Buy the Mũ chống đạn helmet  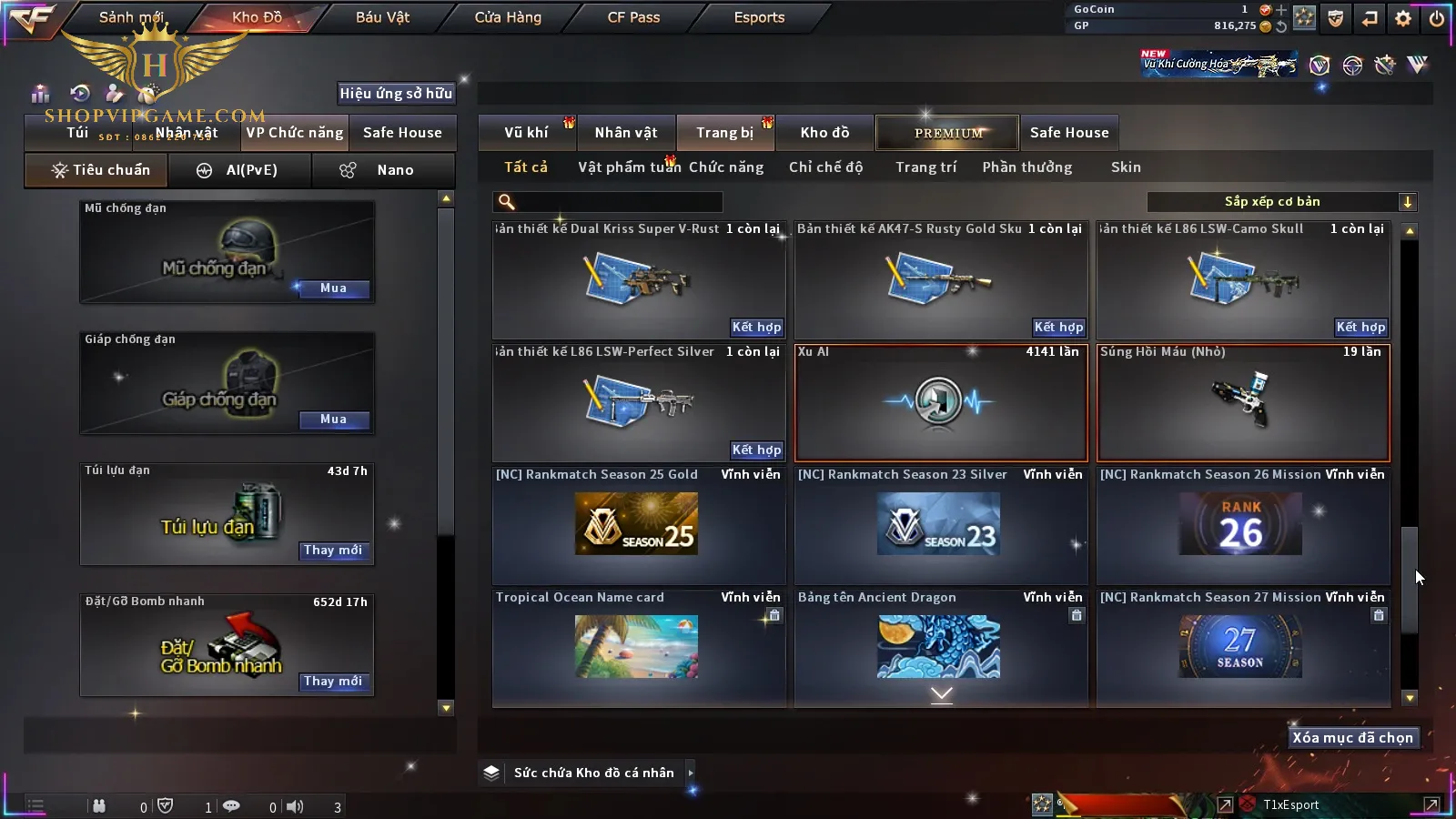tap(333, 288)
